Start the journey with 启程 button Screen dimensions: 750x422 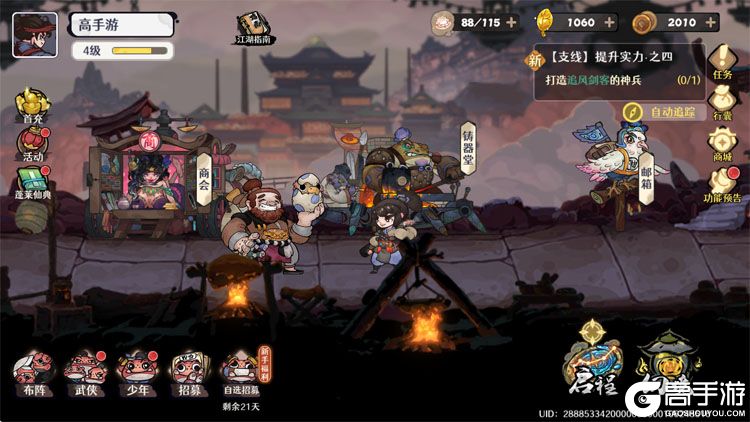pyautogui.click(x=593, y=362)
